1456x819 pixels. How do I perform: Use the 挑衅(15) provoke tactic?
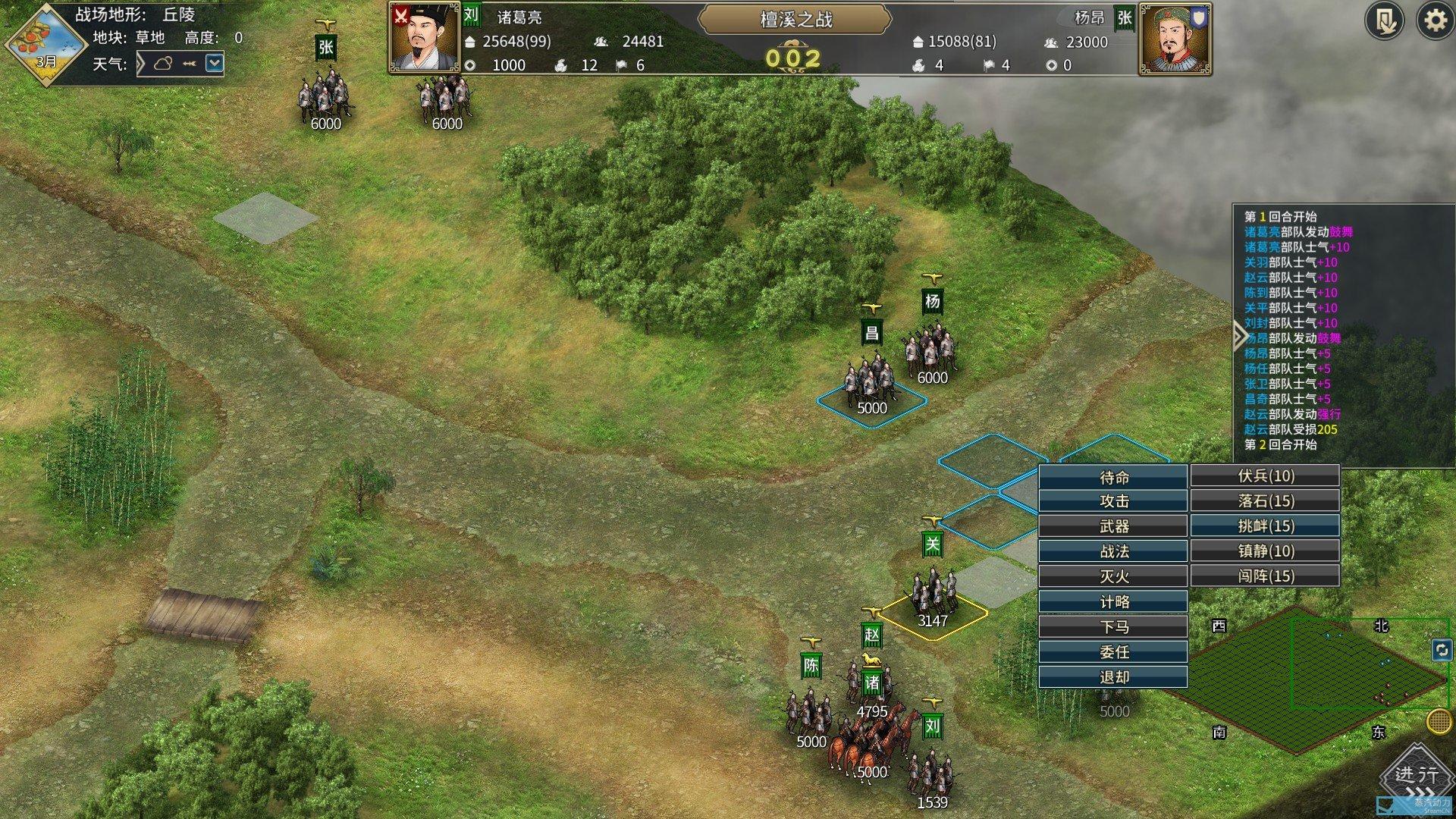[x=1265, y=526]
